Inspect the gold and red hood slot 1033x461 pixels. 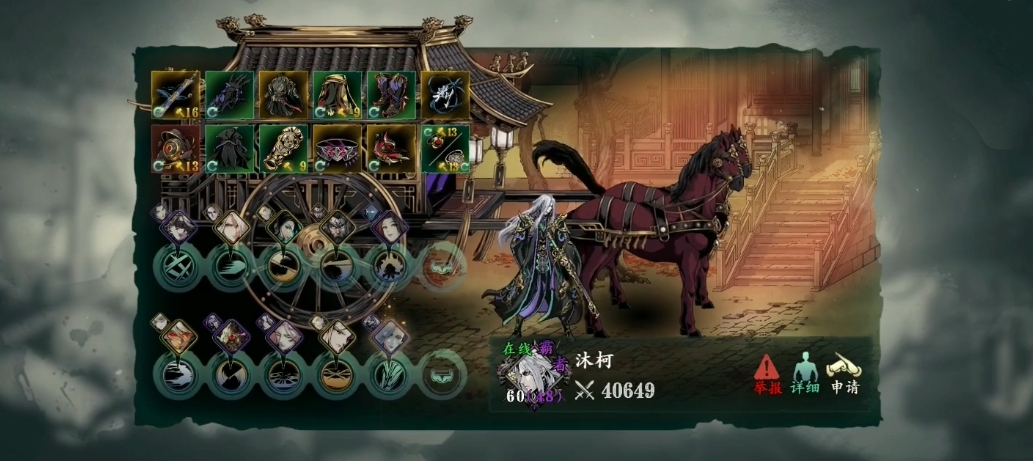pos(336,96)
